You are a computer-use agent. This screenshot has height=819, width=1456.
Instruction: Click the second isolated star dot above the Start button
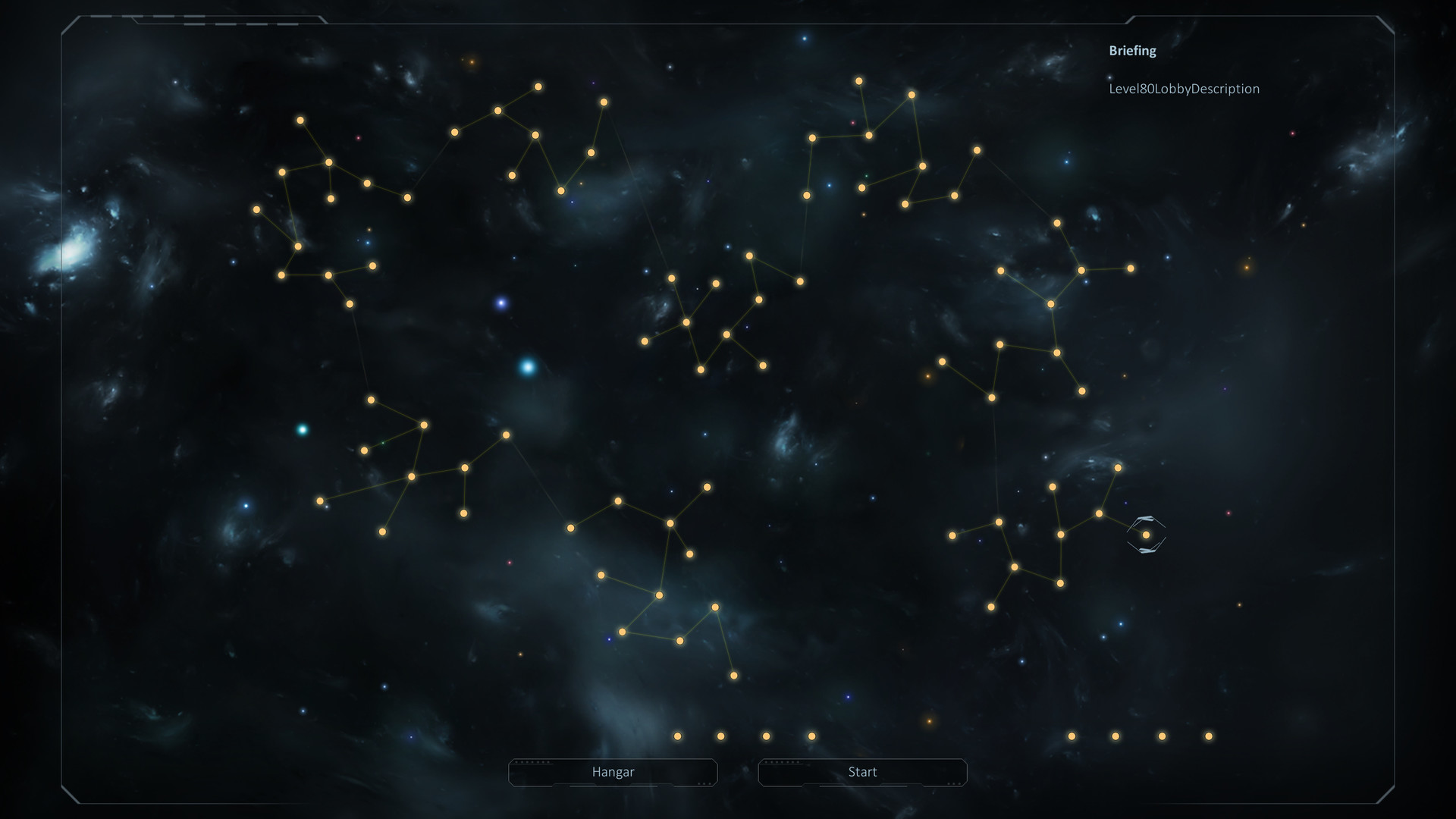pyautogui.click(x=1115, y=736)
